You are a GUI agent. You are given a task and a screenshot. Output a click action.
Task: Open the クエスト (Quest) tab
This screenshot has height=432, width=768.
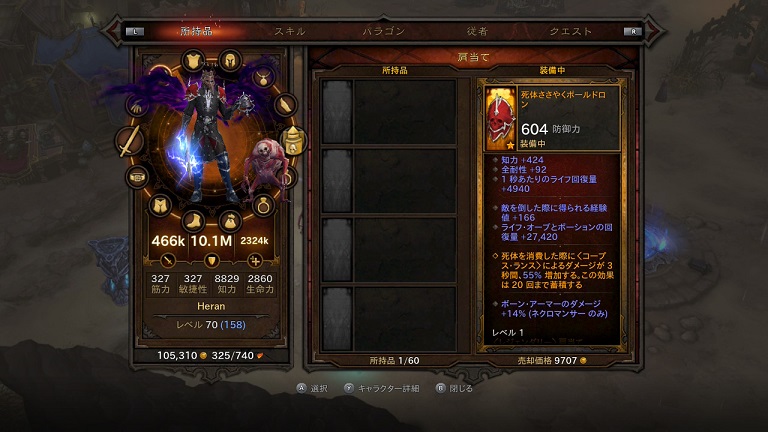click(x=571, y=31)
